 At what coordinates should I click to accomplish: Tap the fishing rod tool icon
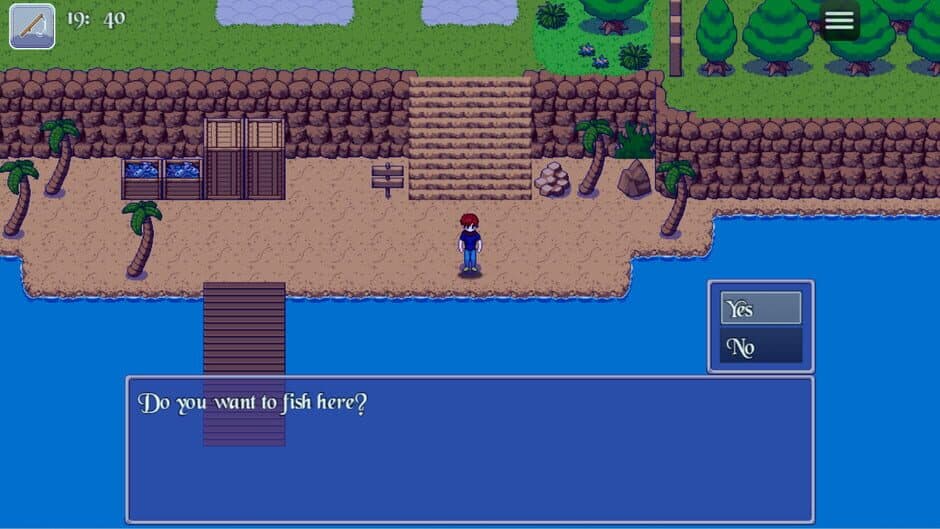pyautogui.click(x=32, y=26)
